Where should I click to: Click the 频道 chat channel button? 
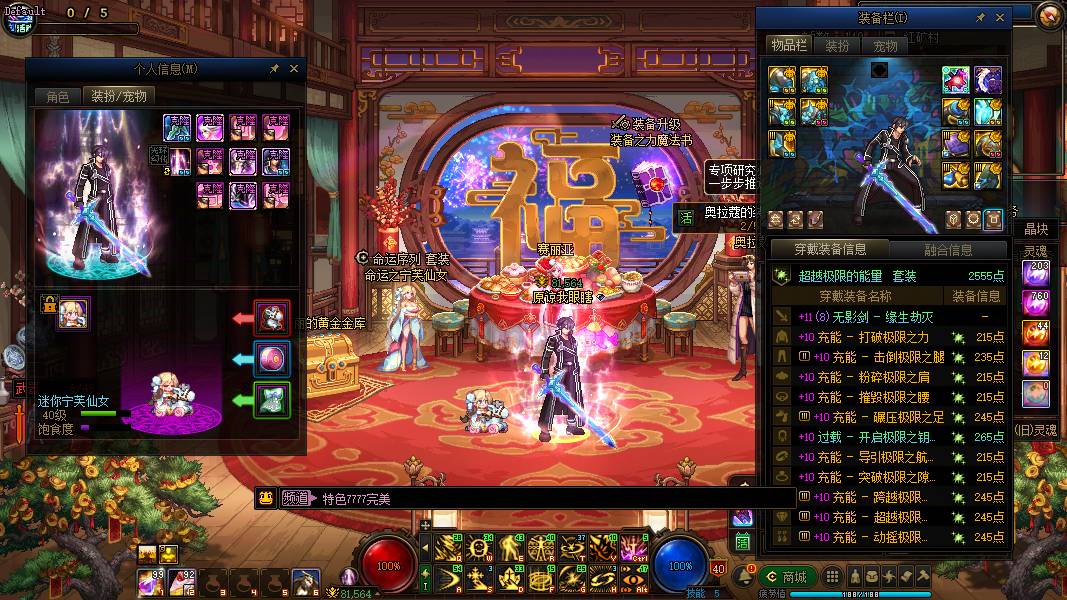coord(295,498)
